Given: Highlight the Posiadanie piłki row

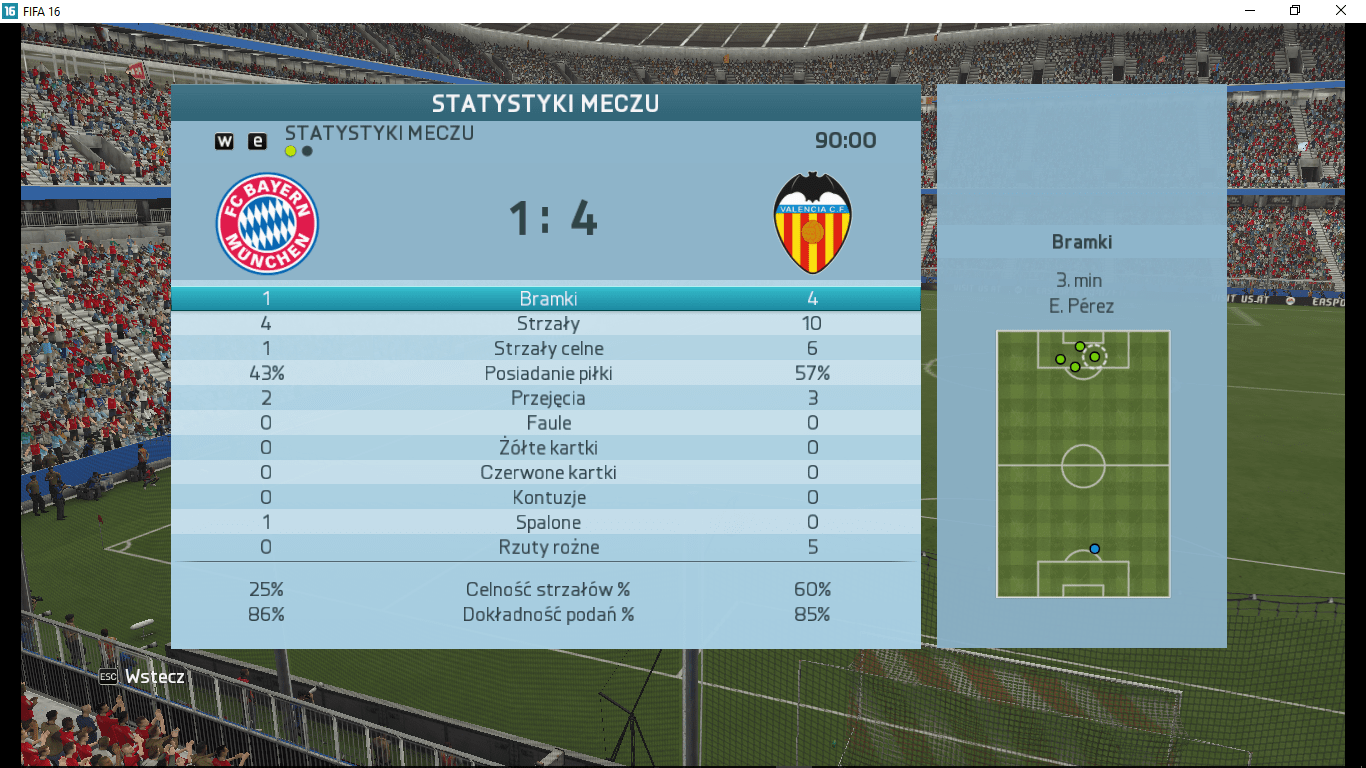Looking at the screenshot, I should tap(547, 374).
